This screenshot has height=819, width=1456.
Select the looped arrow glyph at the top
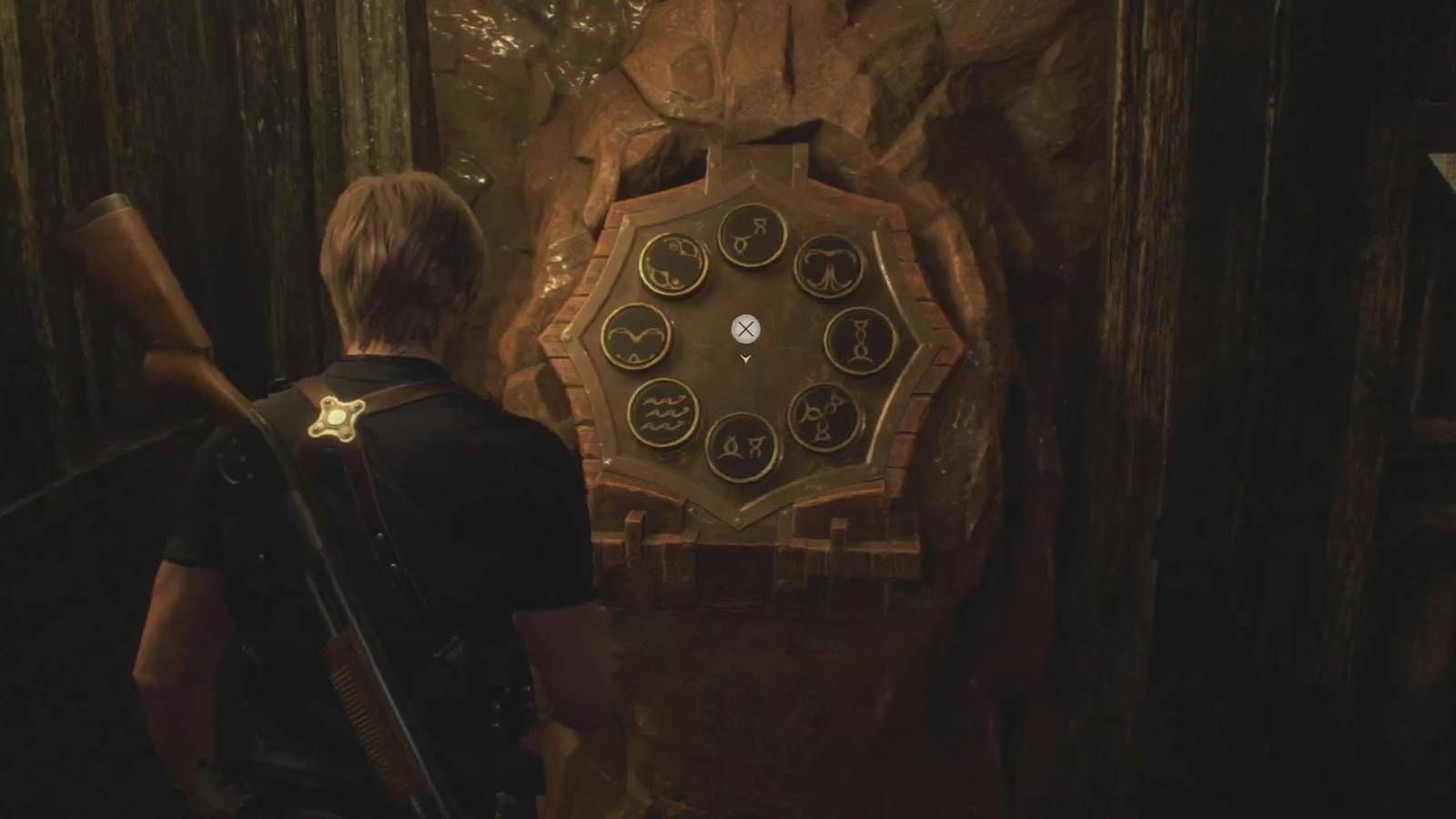[750, 235]
